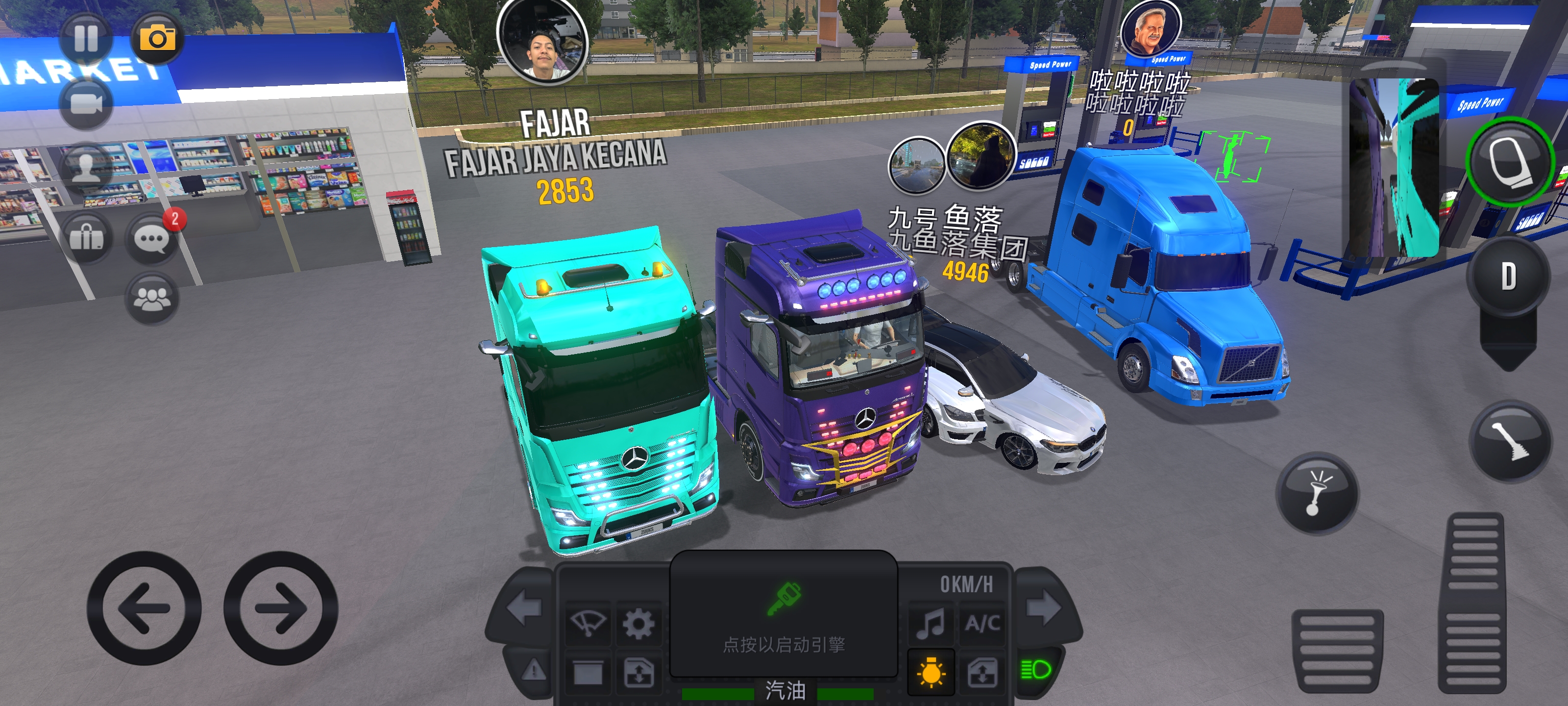1568x706 pixels.
Task: Open the gear settings on the dashboard
Action: (x=638, y=624)
